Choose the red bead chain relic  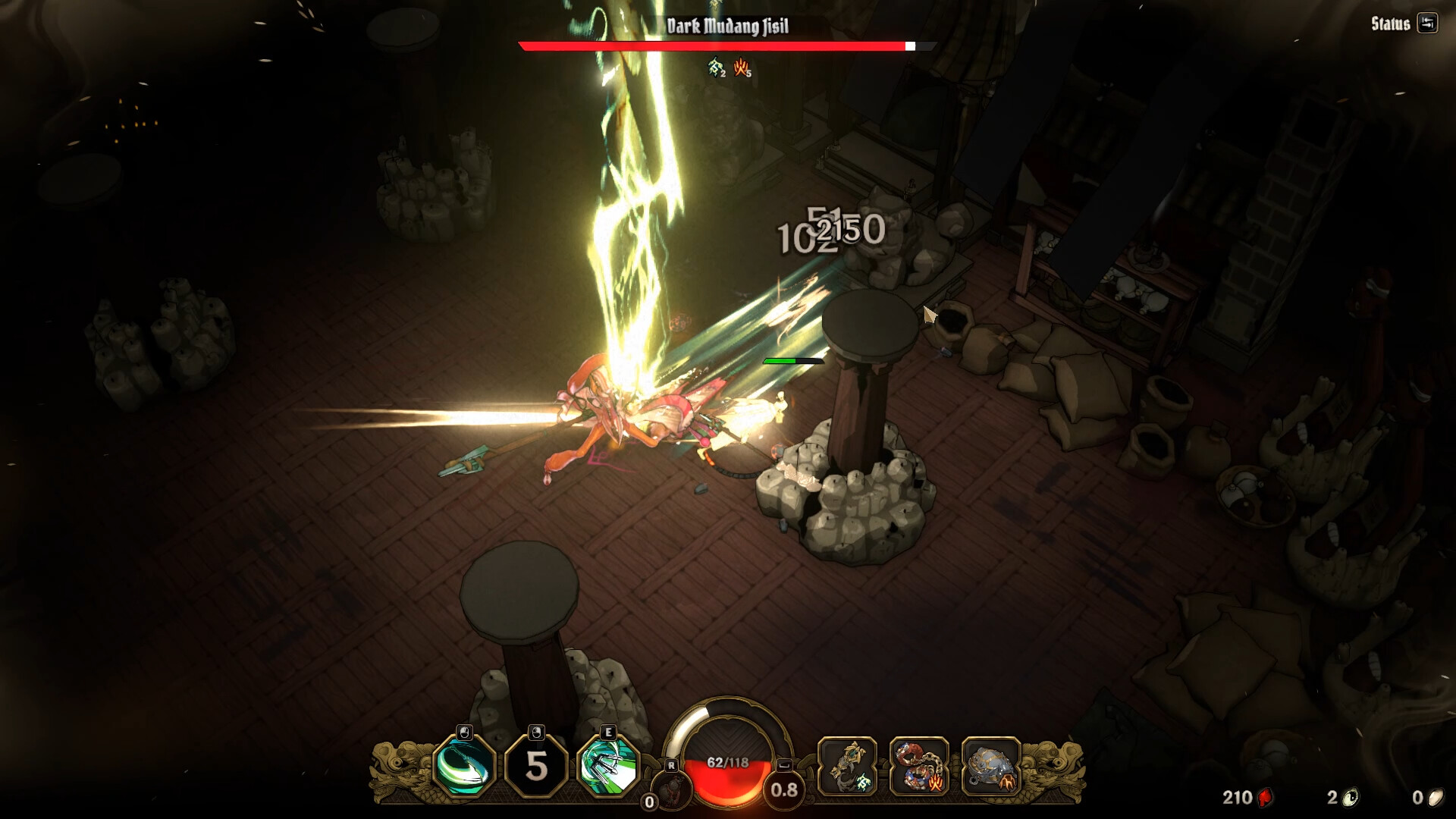click(x=918, y=767)
